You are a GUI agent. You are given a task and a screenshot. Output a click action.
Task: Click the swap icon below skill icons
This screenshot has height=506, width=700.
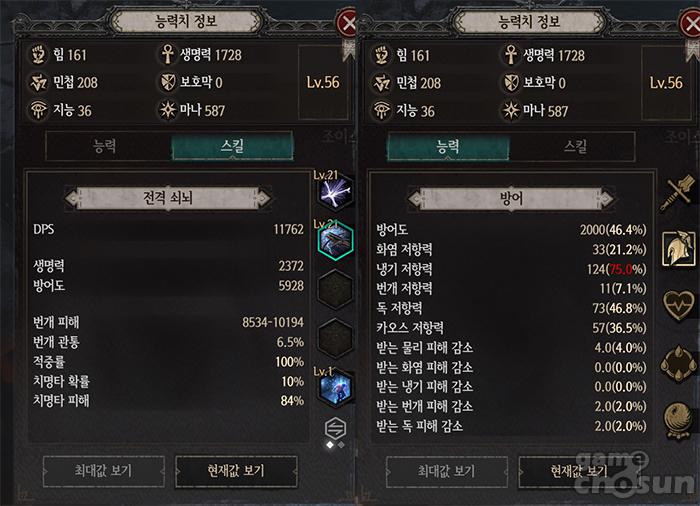pyautogui.click(x=334, y=427)
